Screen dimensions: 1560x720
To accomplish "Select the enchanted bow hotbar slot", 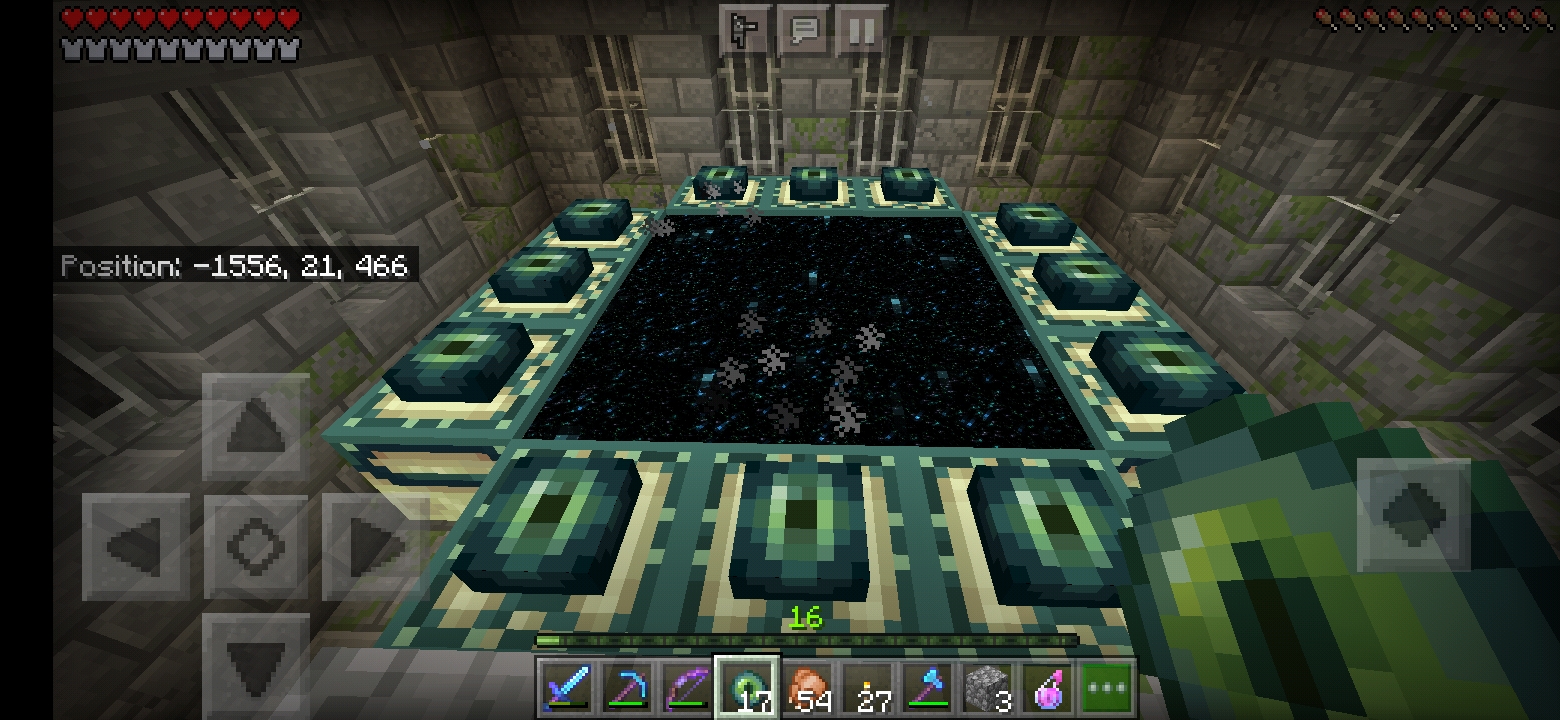I will point(688,688).
